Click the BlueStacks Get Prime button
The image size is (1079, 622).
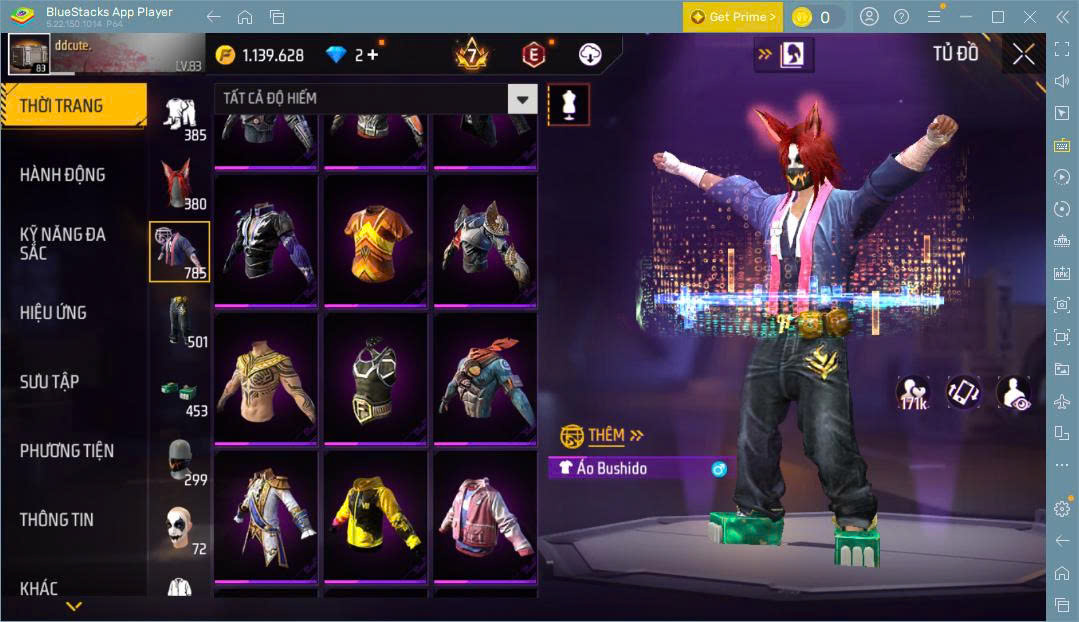click(732, 17)
